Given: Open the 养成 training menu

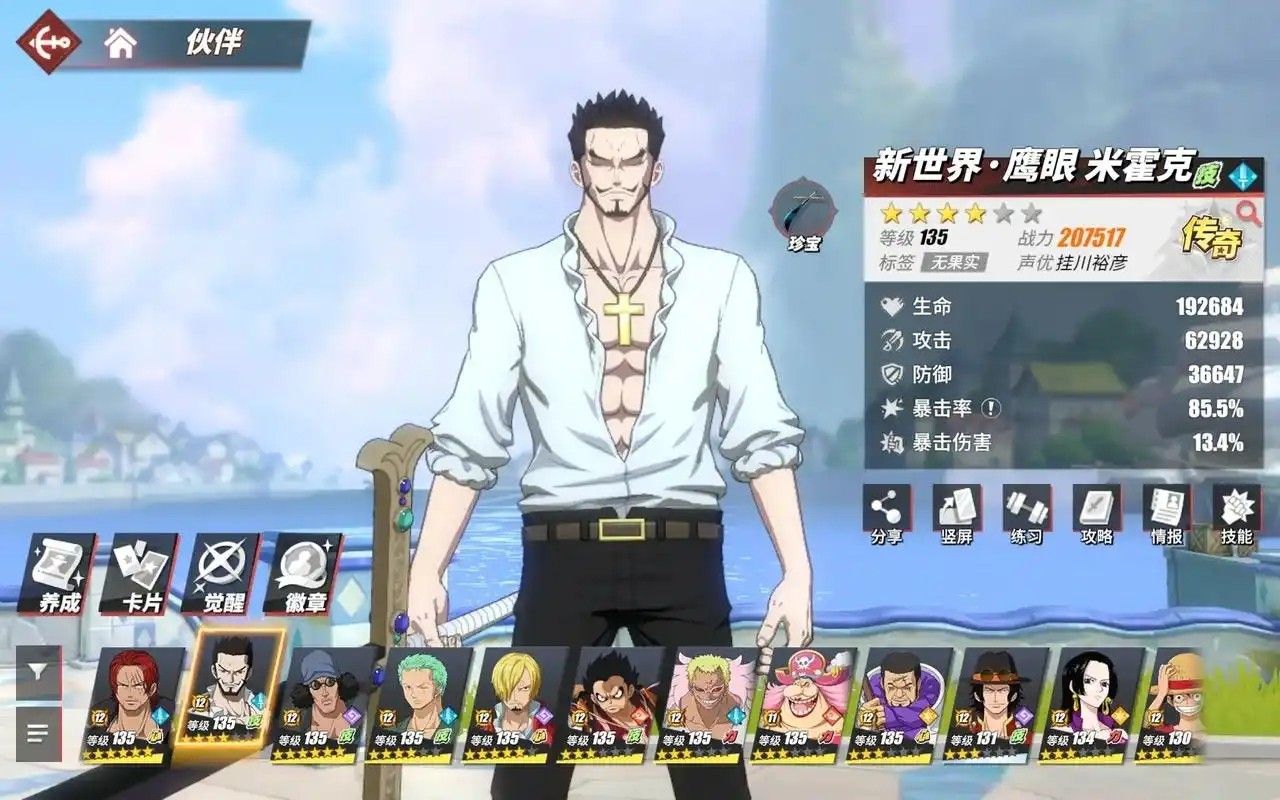Looking at the screenshot, I should [x=60, y=574].
